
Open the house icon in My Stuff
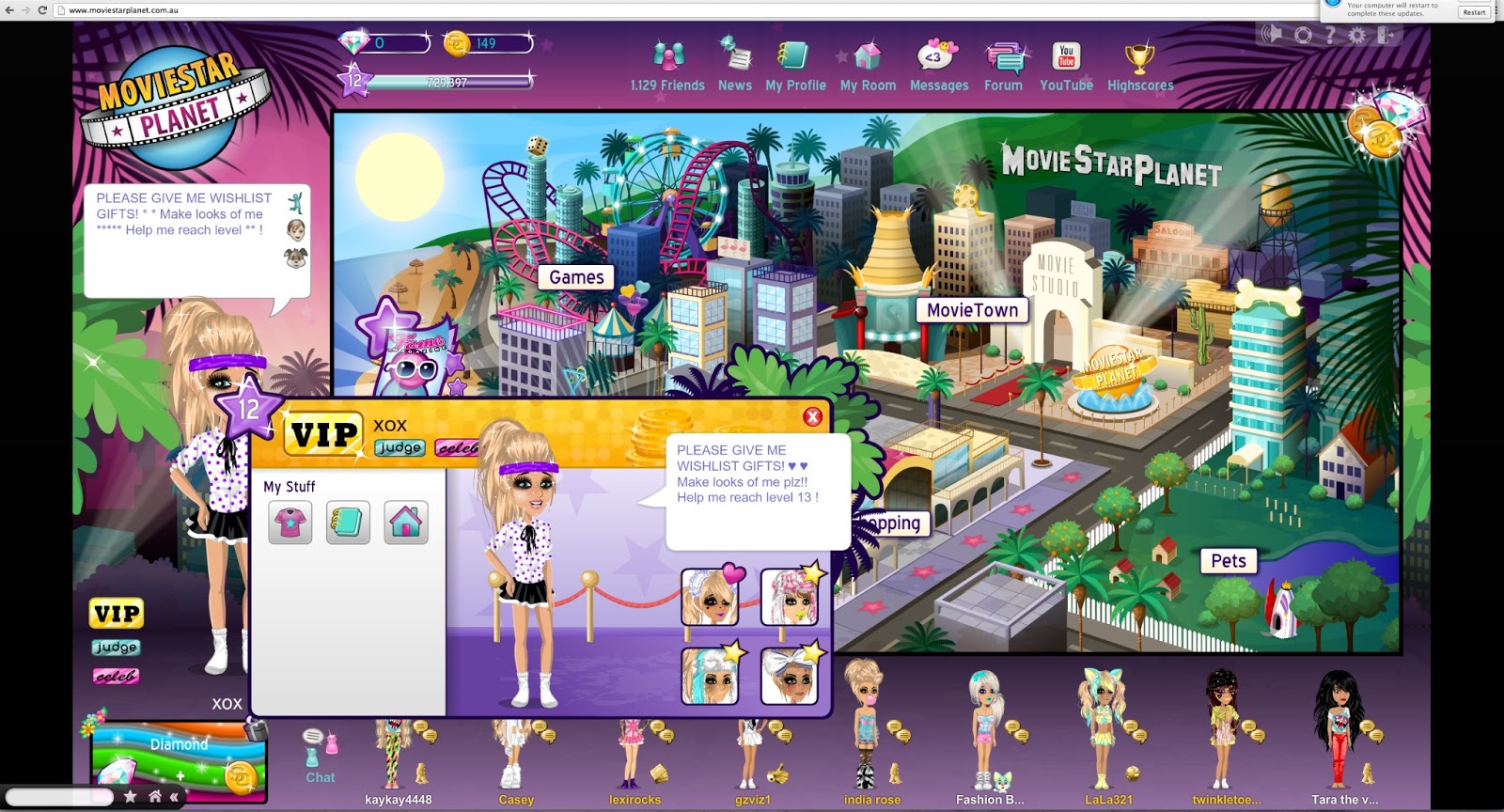coord(406,523)
